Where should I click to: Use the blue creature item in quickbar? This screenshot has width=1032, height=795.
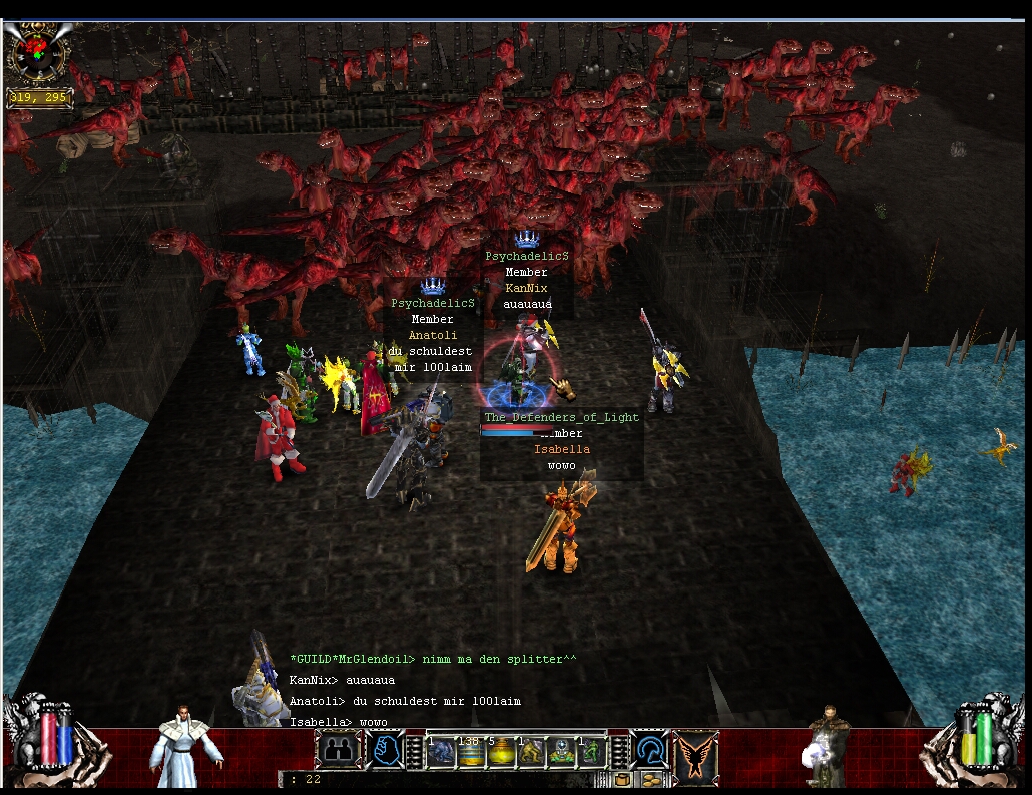[443, 752]
